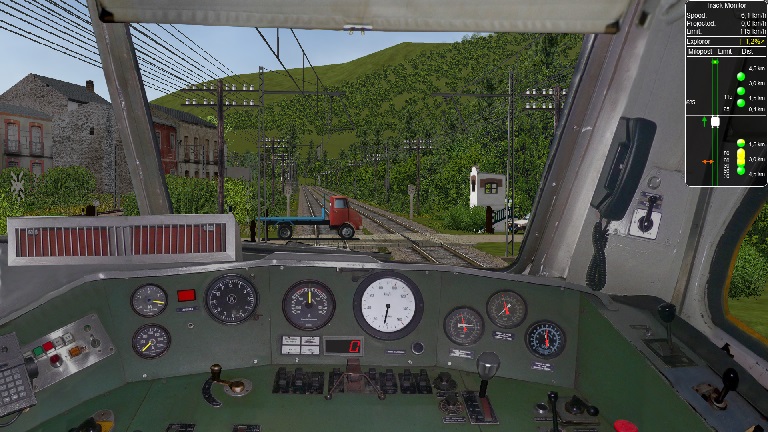Click the Track Monitor window title
768x432 pixels.
coord(727,5)
